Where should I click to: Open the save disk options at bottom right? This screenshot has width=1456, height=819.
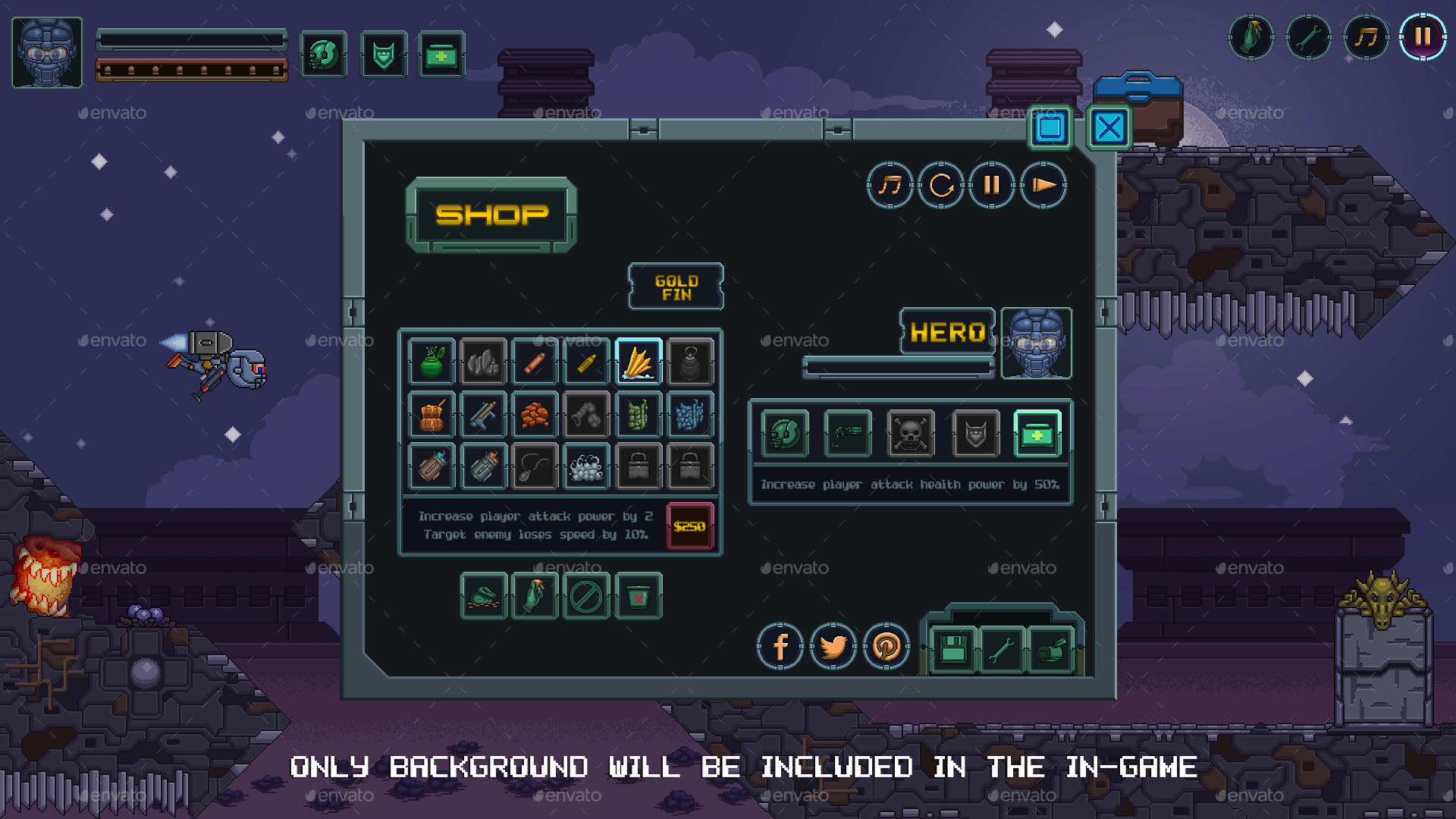[x=952, y=651]
